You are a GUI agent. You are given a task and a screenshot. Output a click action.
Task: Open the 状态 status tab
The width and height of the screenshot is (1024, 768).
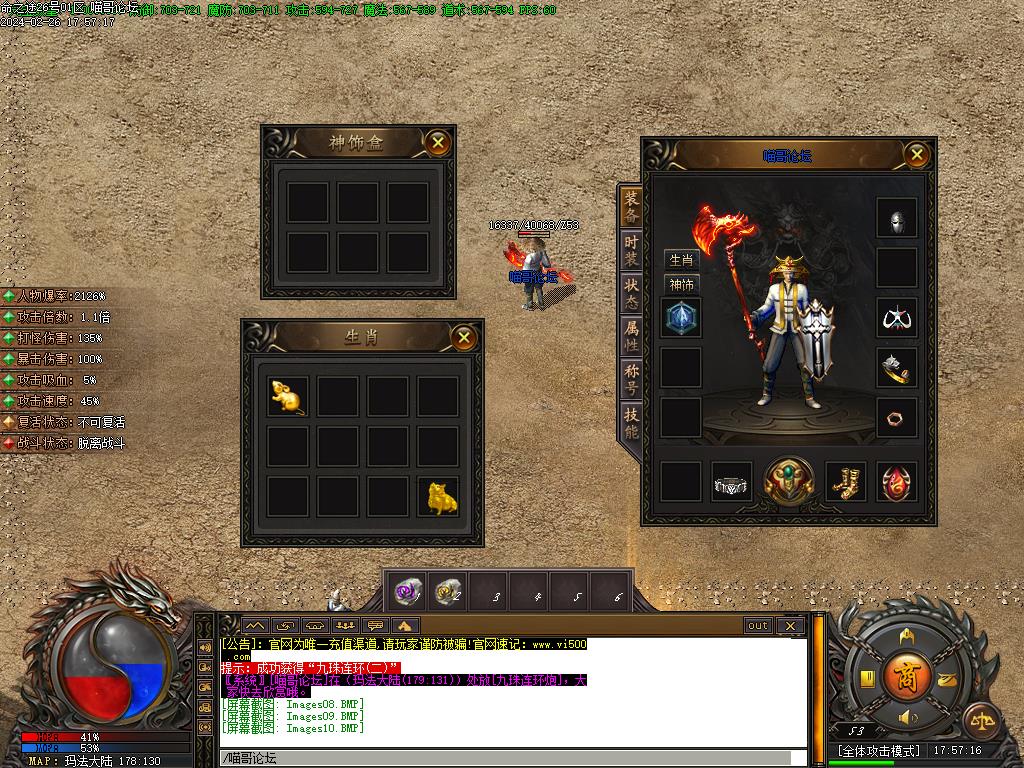point(631,293)
